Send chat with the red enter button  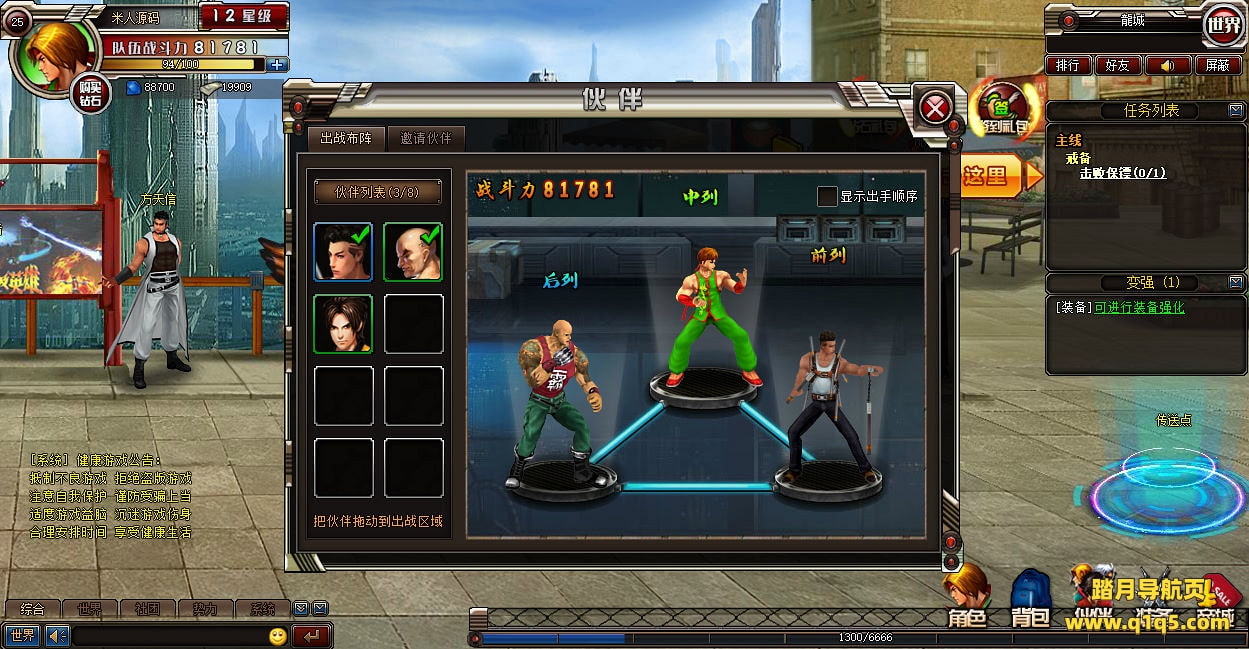[x=312, y=636]
